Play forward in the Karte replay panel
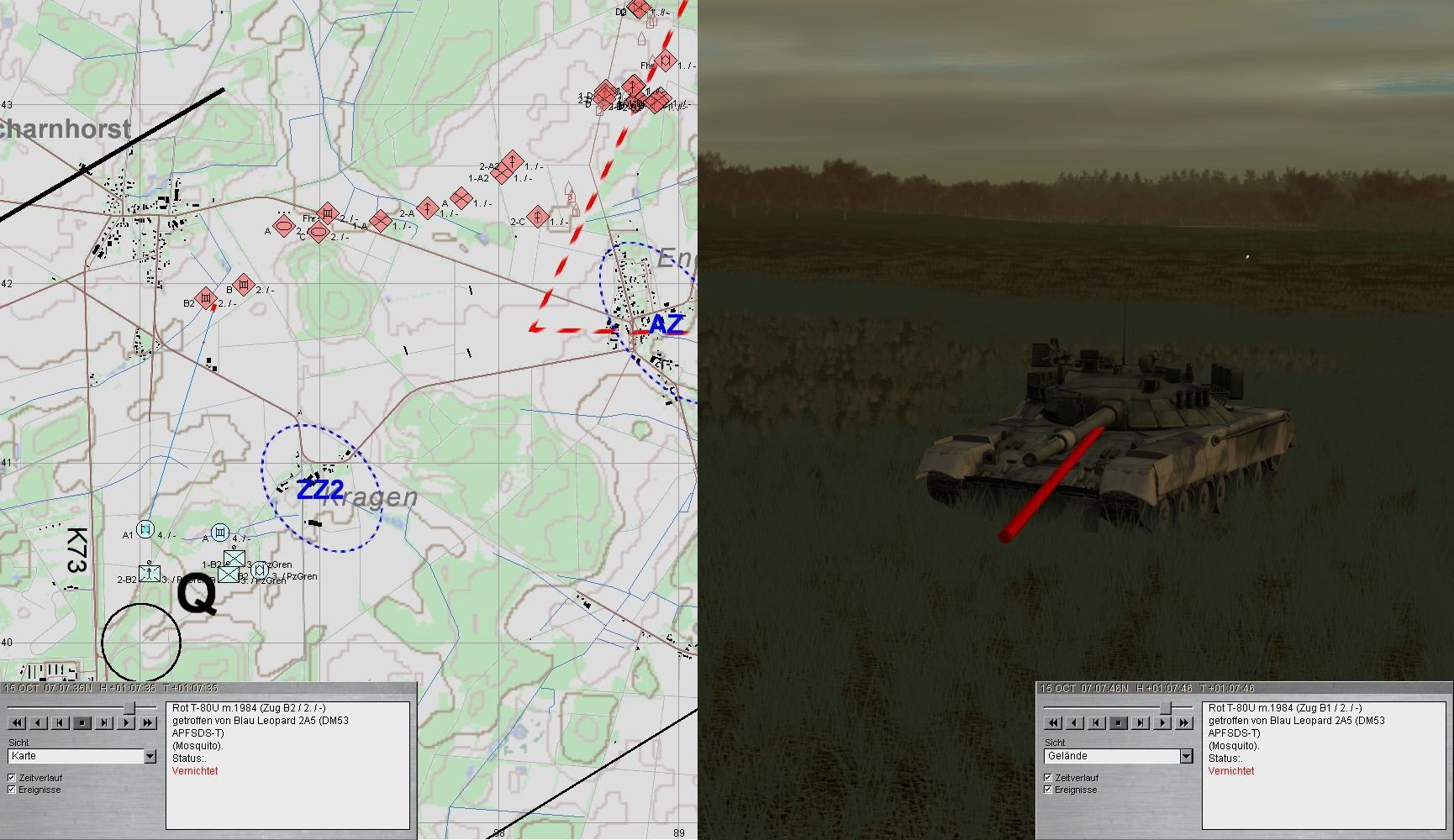The height and width of the screenshot is (840, 1454). (x=126, y=722)
